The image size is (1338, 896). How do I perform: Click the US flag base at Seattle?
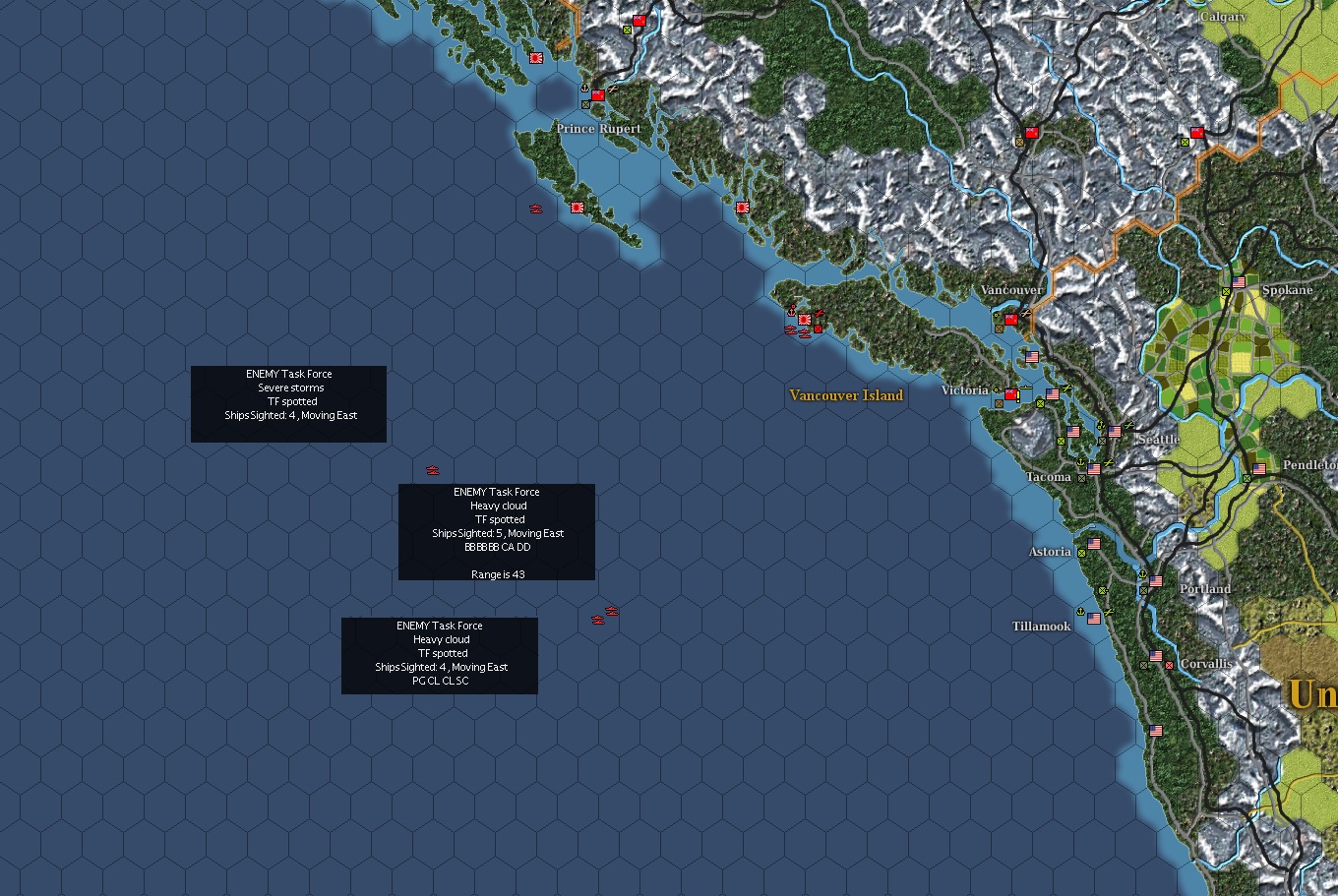[x=1115, y=431]
